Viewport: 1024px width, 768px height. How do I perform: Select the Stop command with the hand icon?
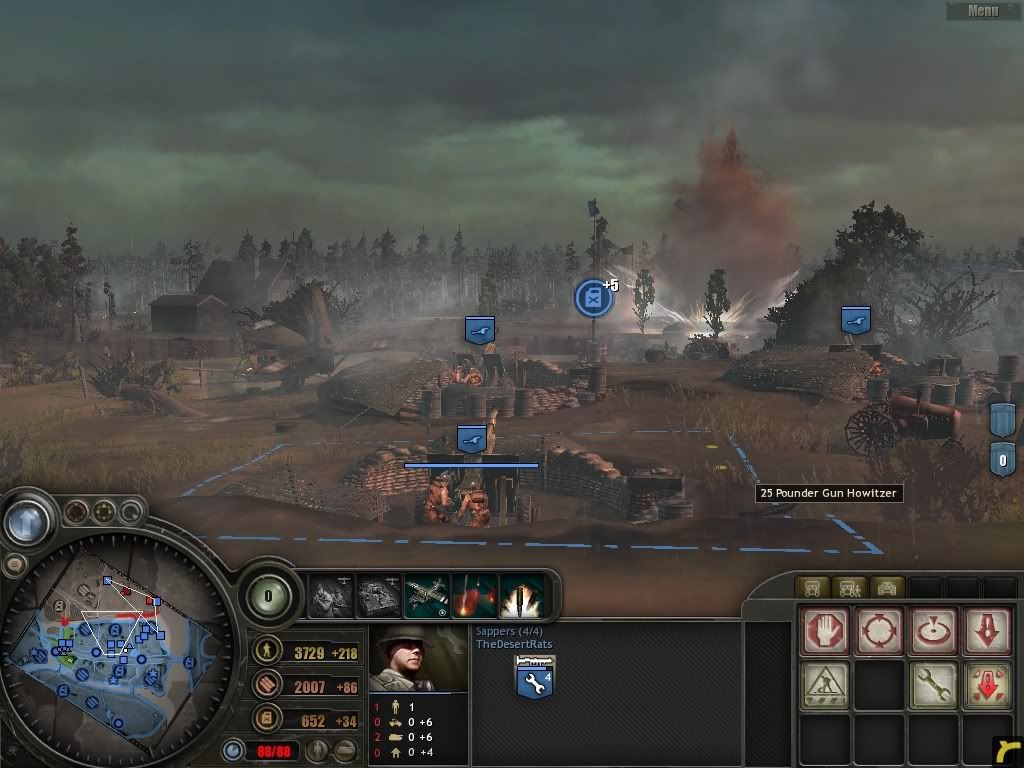[x=825, y=632]
